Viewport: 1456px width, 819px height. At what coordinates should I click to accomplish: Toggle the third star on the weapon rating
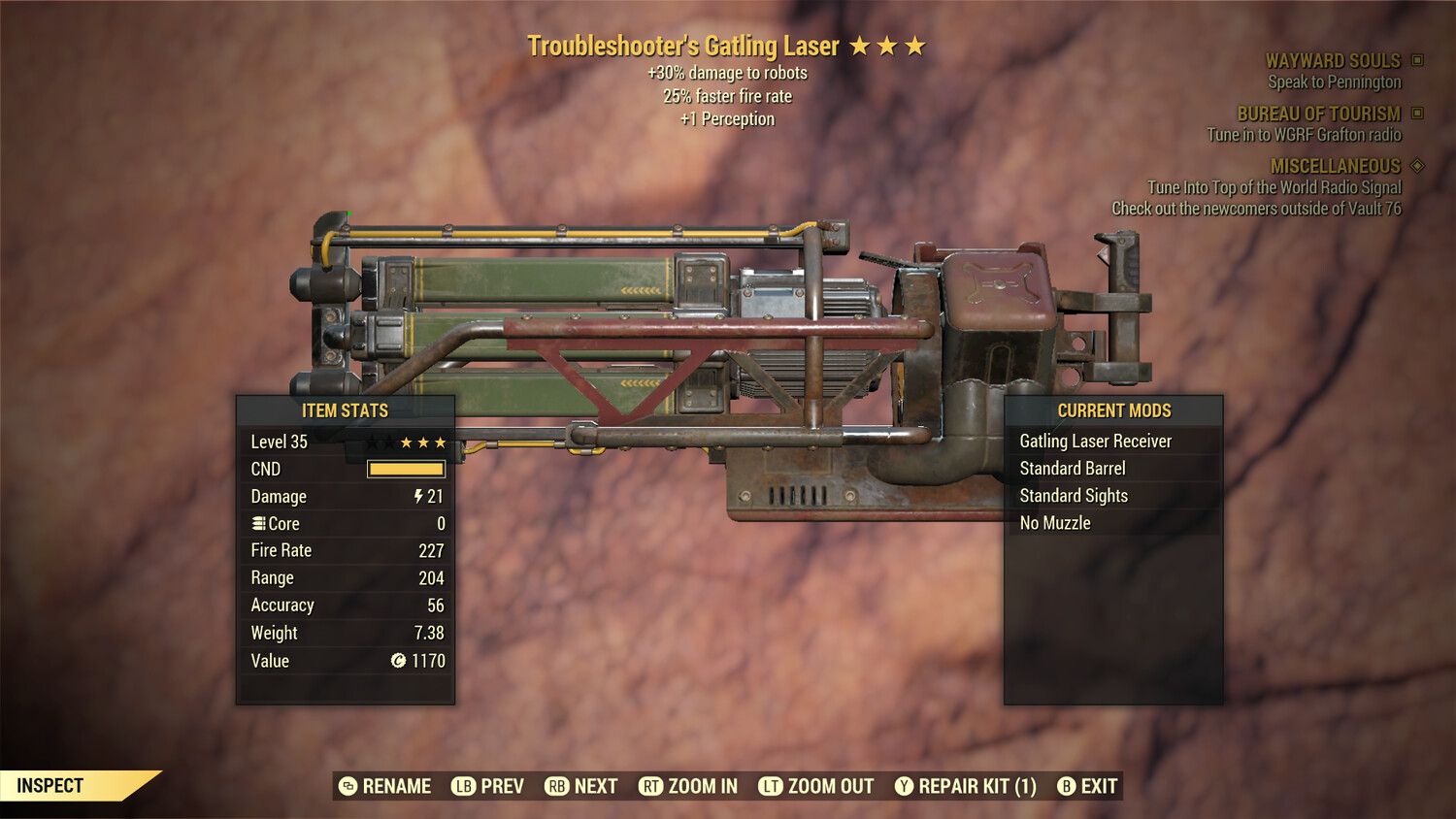tap(914, 44)
